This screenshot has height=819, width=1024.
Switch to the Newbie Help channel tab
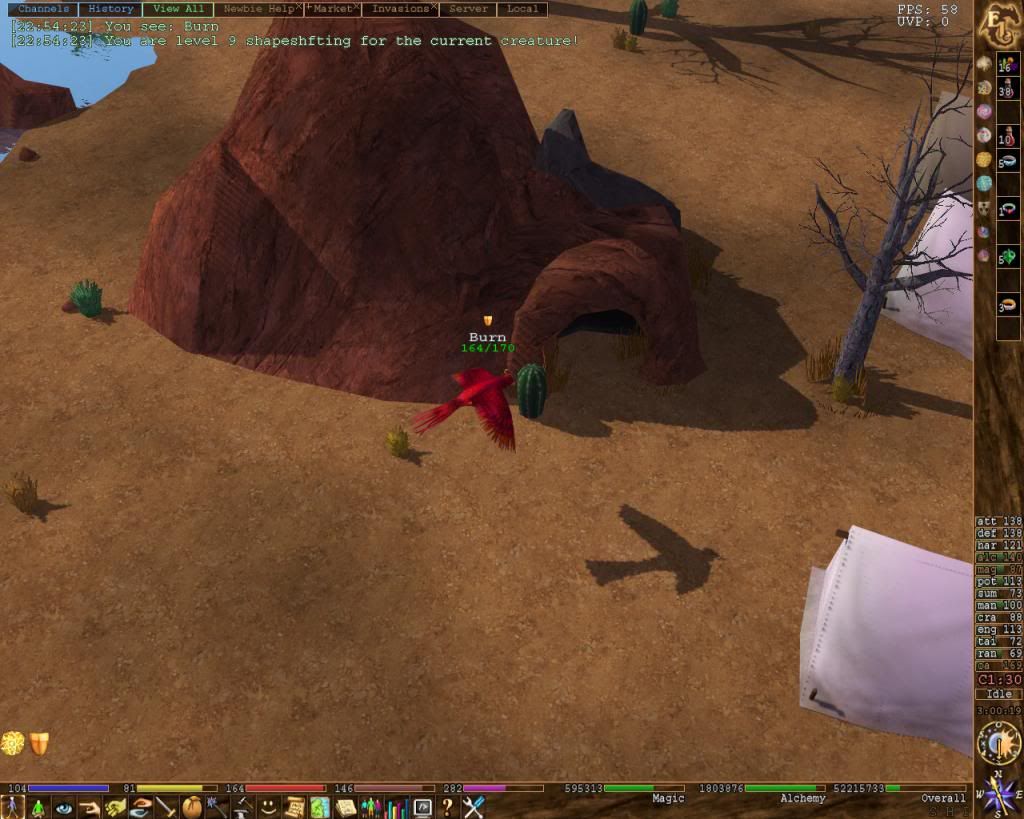(x=255, y=9)
